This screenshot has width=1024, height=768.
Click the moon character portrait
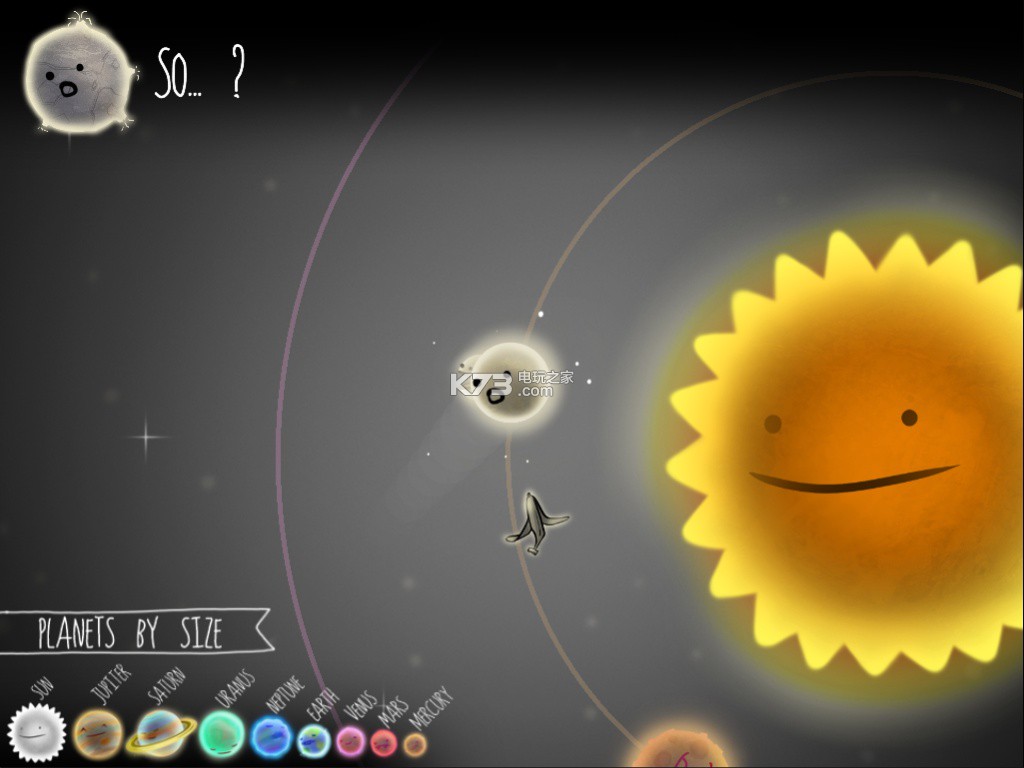click(77, 78)
